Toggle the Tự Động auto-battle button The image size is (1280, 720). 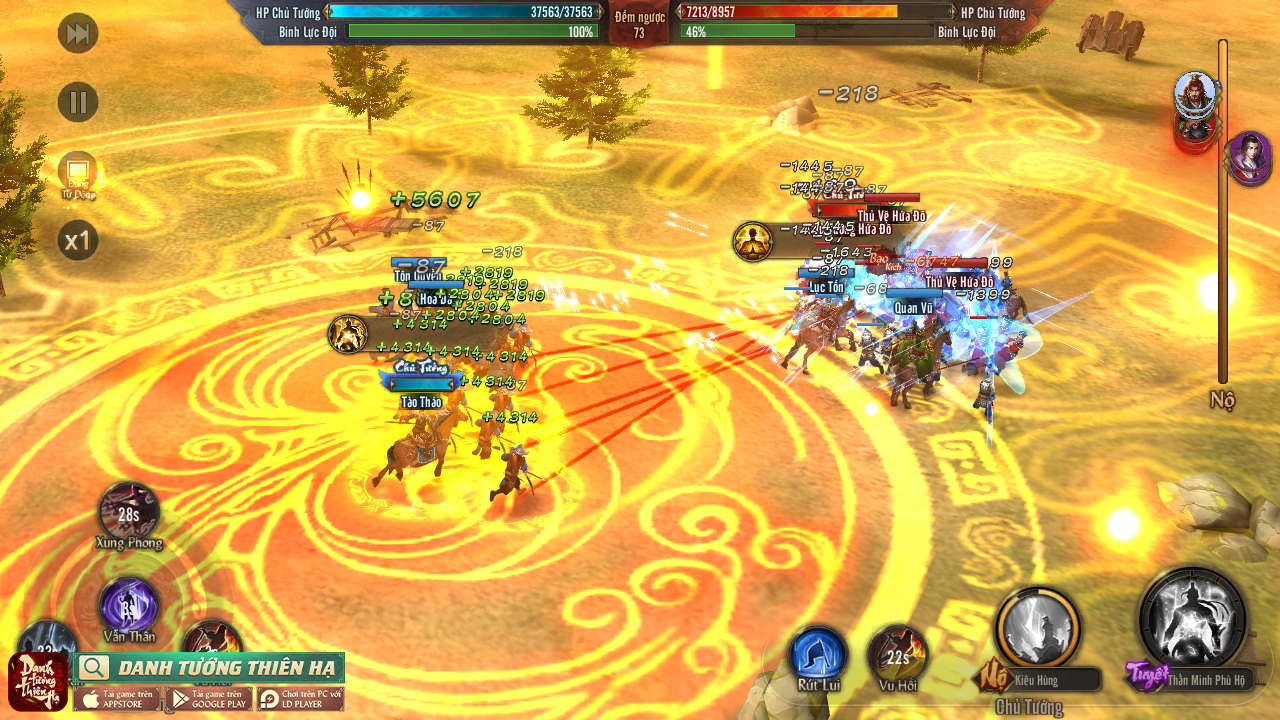click(x=78, y=174)
